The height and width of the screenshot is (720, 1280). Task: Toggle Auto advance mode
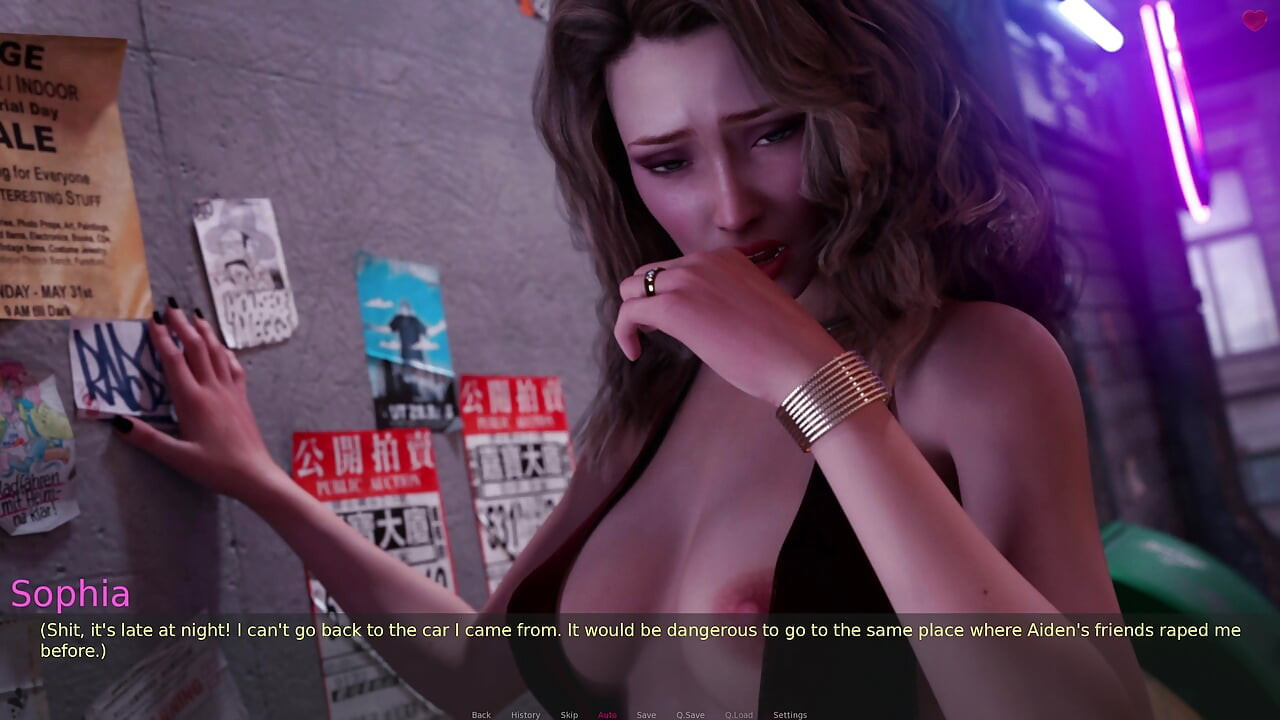click(x=607, y=714)
